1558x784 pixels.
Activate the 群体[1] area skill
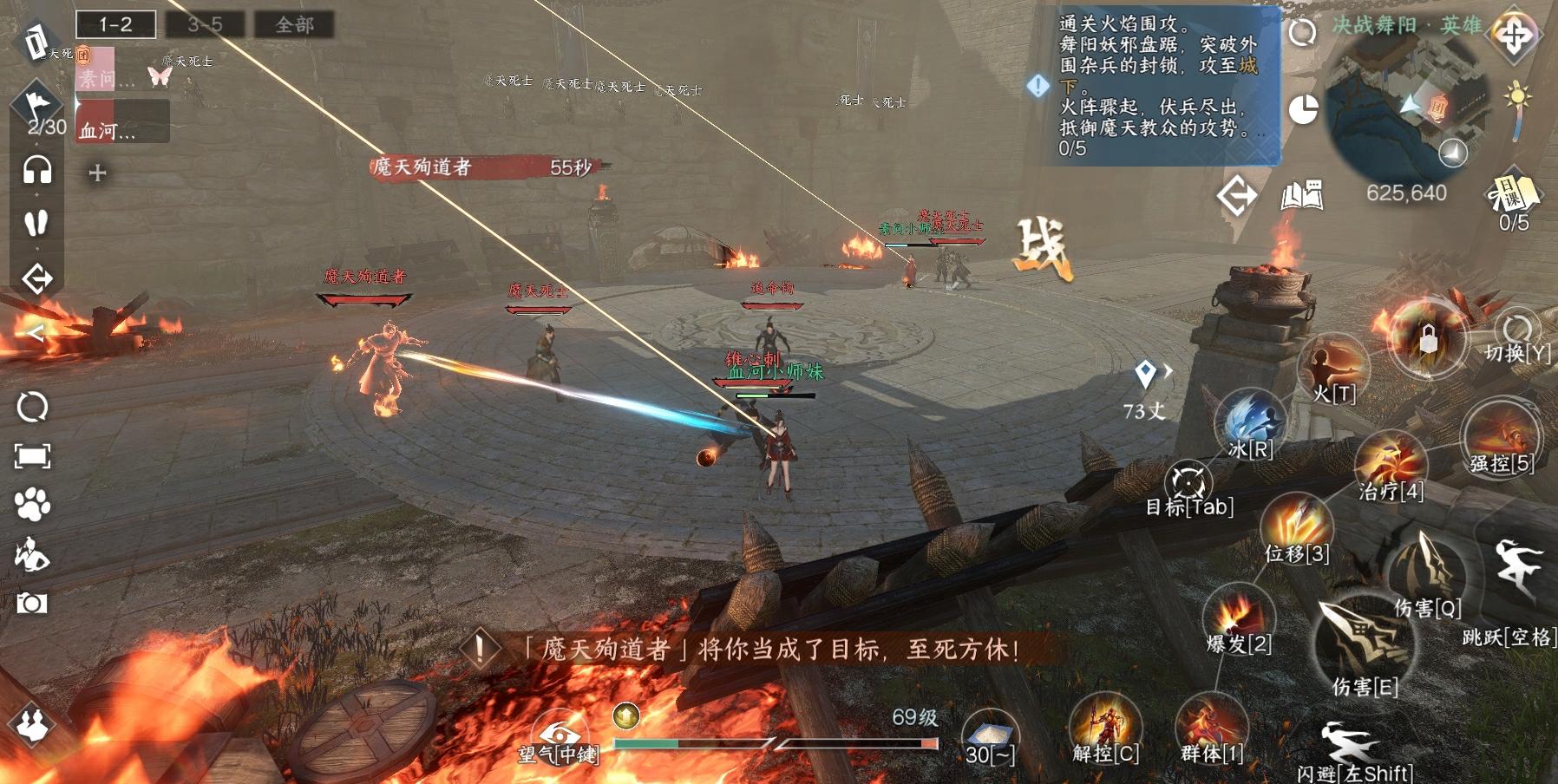pos(1211,727)
